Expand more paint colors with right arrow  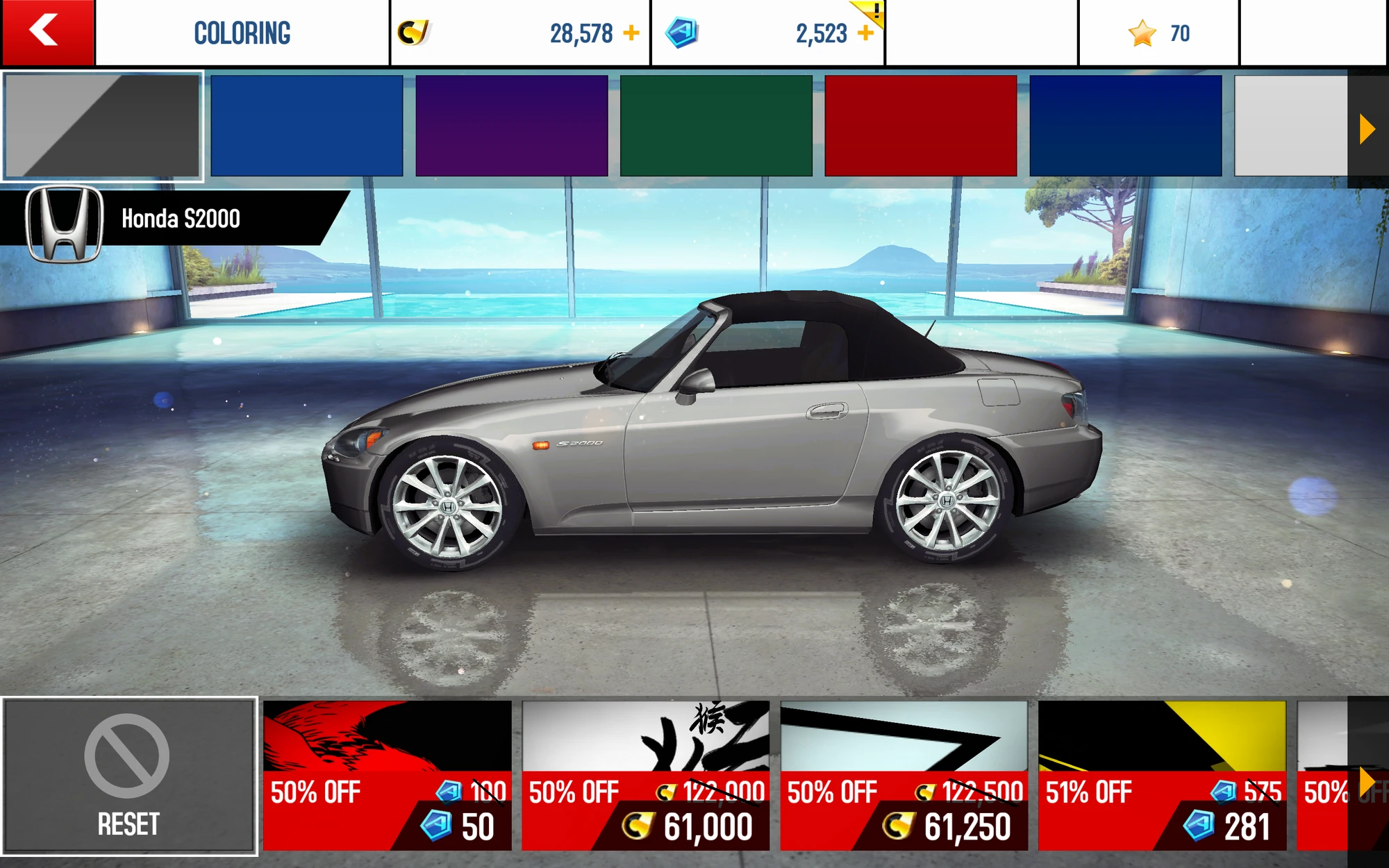coord(1367,127)
